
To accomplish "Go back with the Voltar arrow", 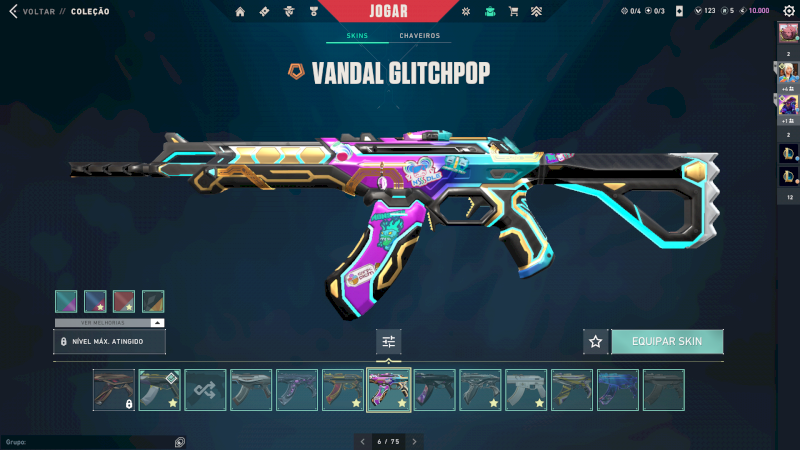I will coord(13,12).
